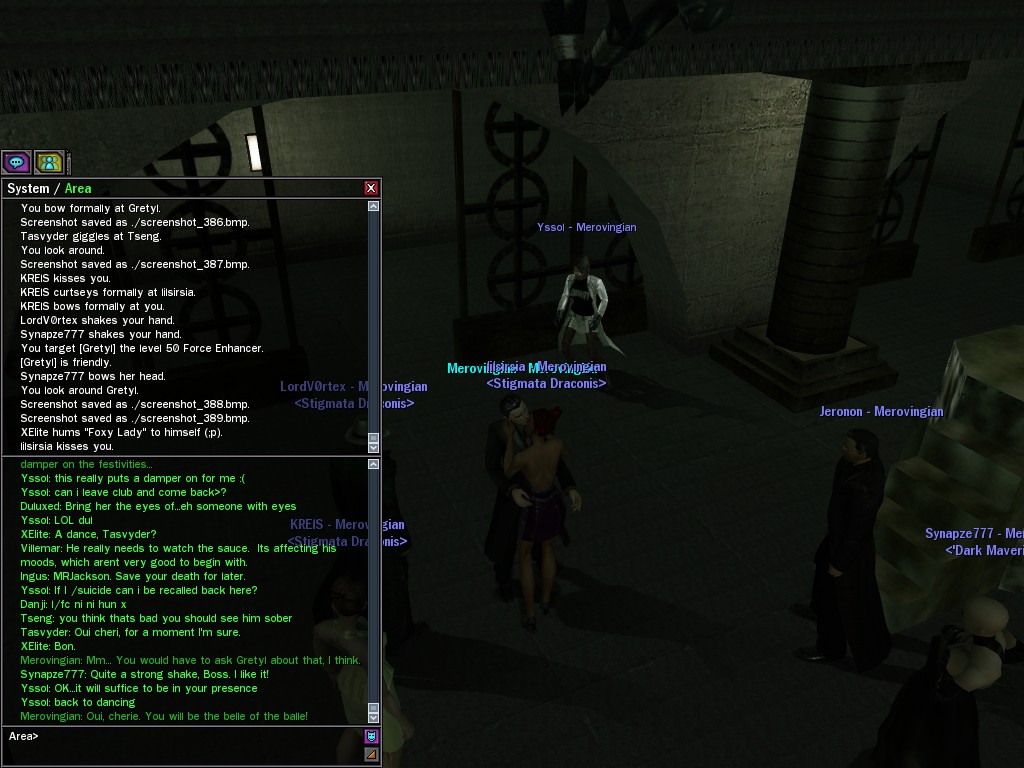Screen dimensions: 1024x768
Task: Select the System channel label
Action: tap(28, 188)
